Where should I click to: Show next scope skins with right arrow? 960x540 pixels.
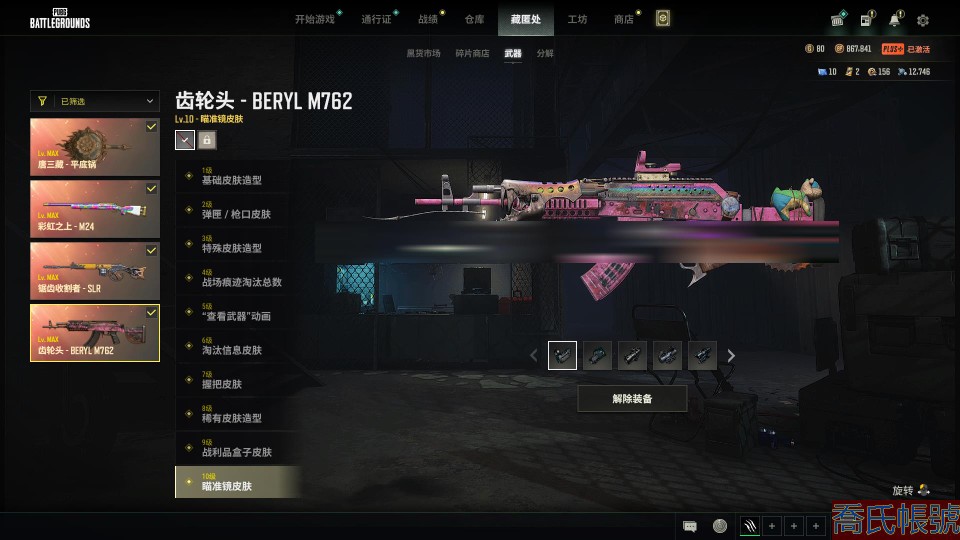coord(731,355)
